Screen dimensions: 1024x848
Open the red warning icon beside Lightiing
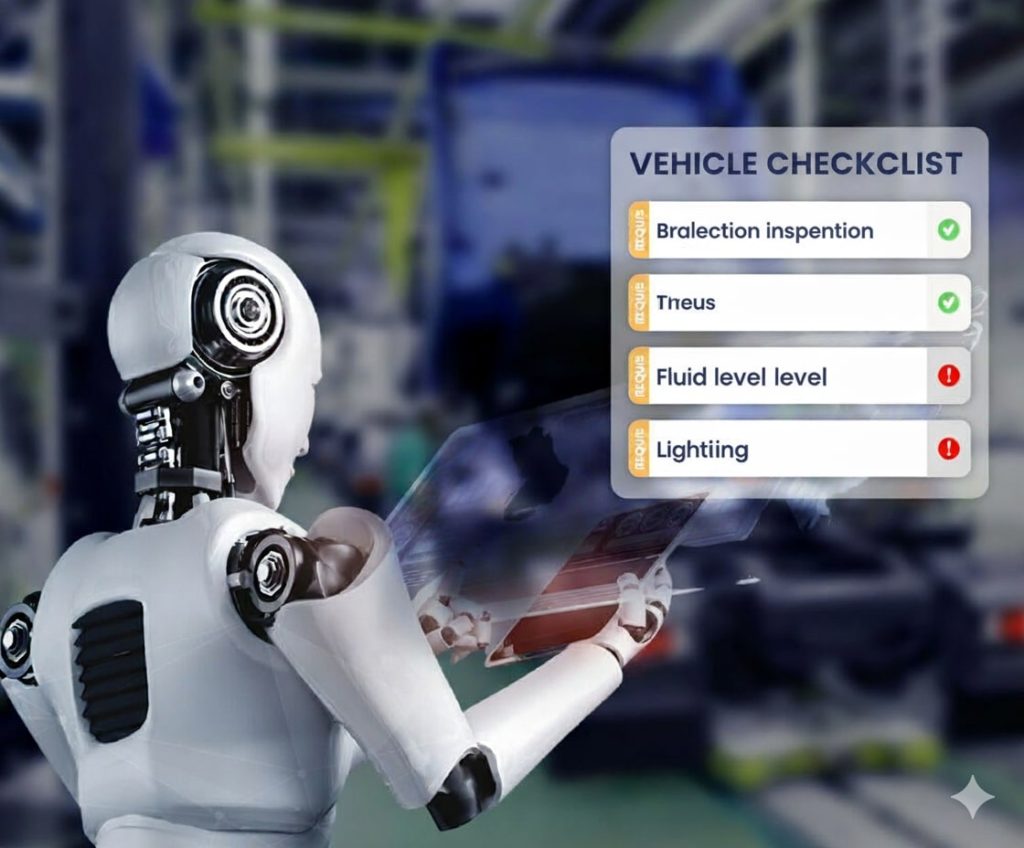point(949,448)
